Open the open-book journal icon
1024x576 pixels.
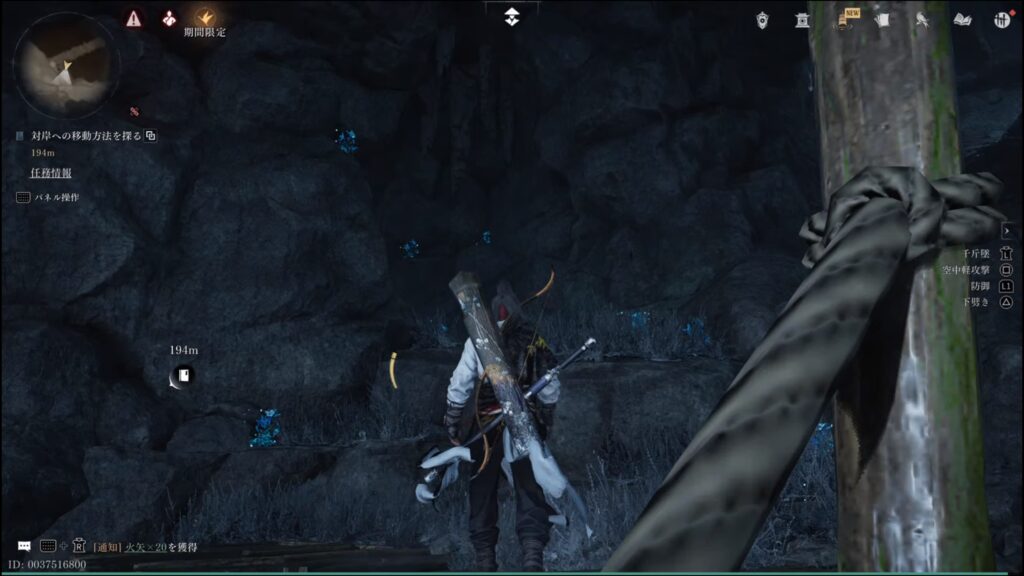(962, 20)
